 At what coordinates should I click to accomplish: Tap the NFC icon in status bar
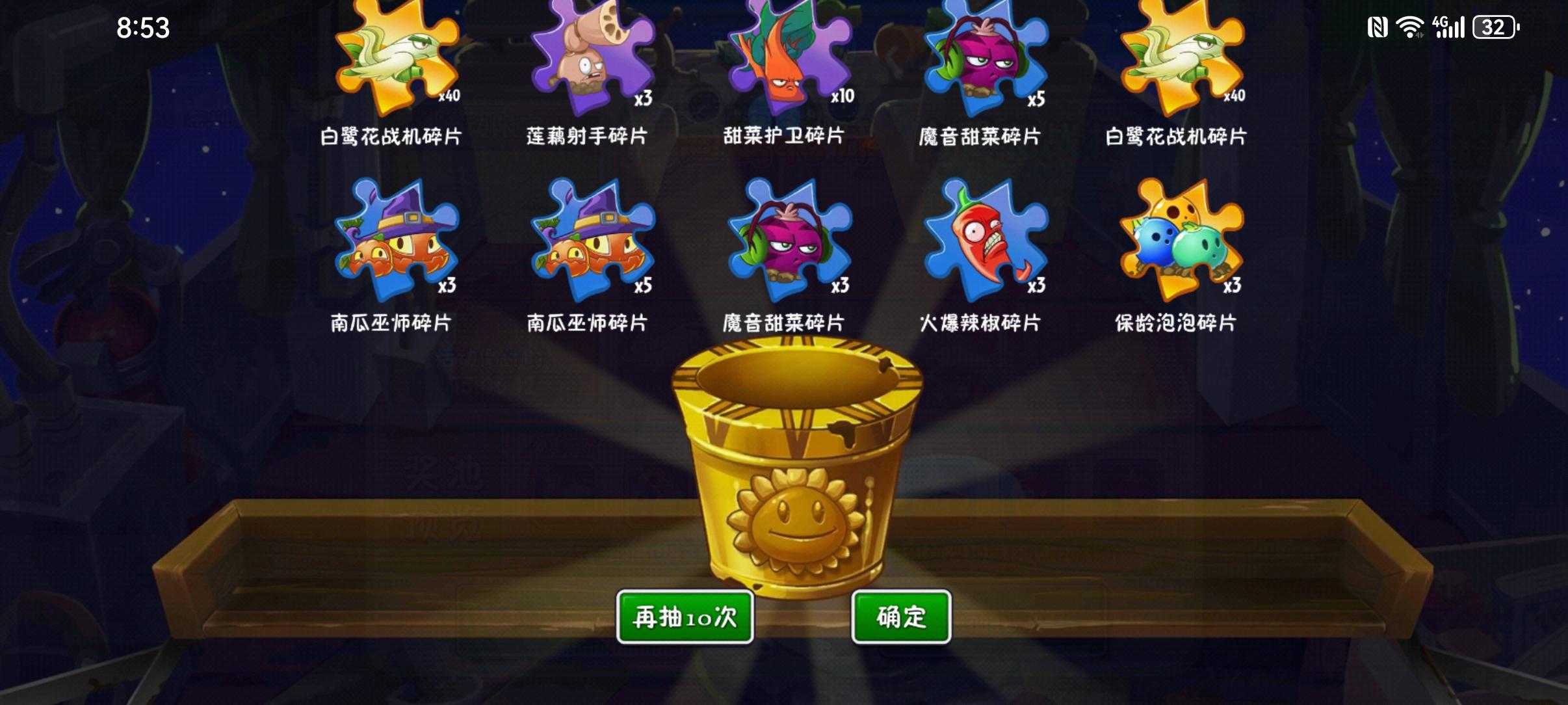click(x=1379, y=27)
